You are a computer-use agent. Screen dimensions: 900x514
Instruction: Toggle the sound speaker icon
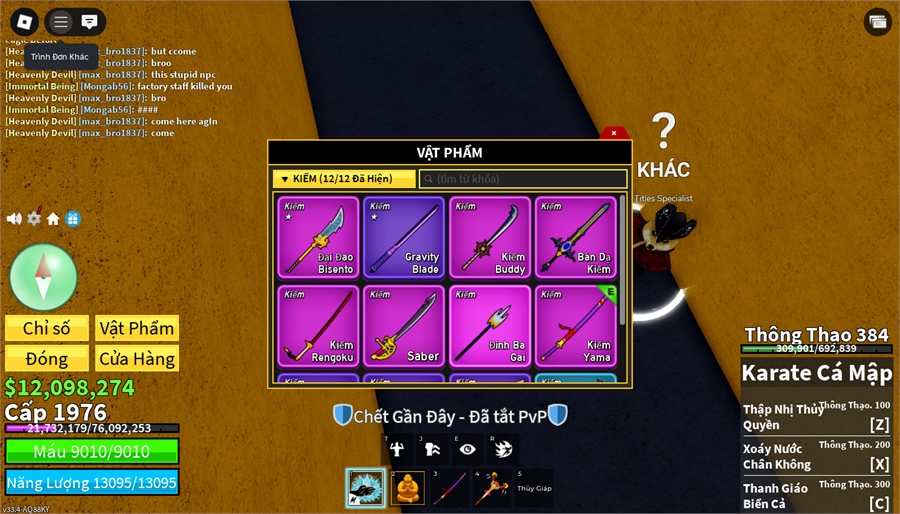point(14,218)
